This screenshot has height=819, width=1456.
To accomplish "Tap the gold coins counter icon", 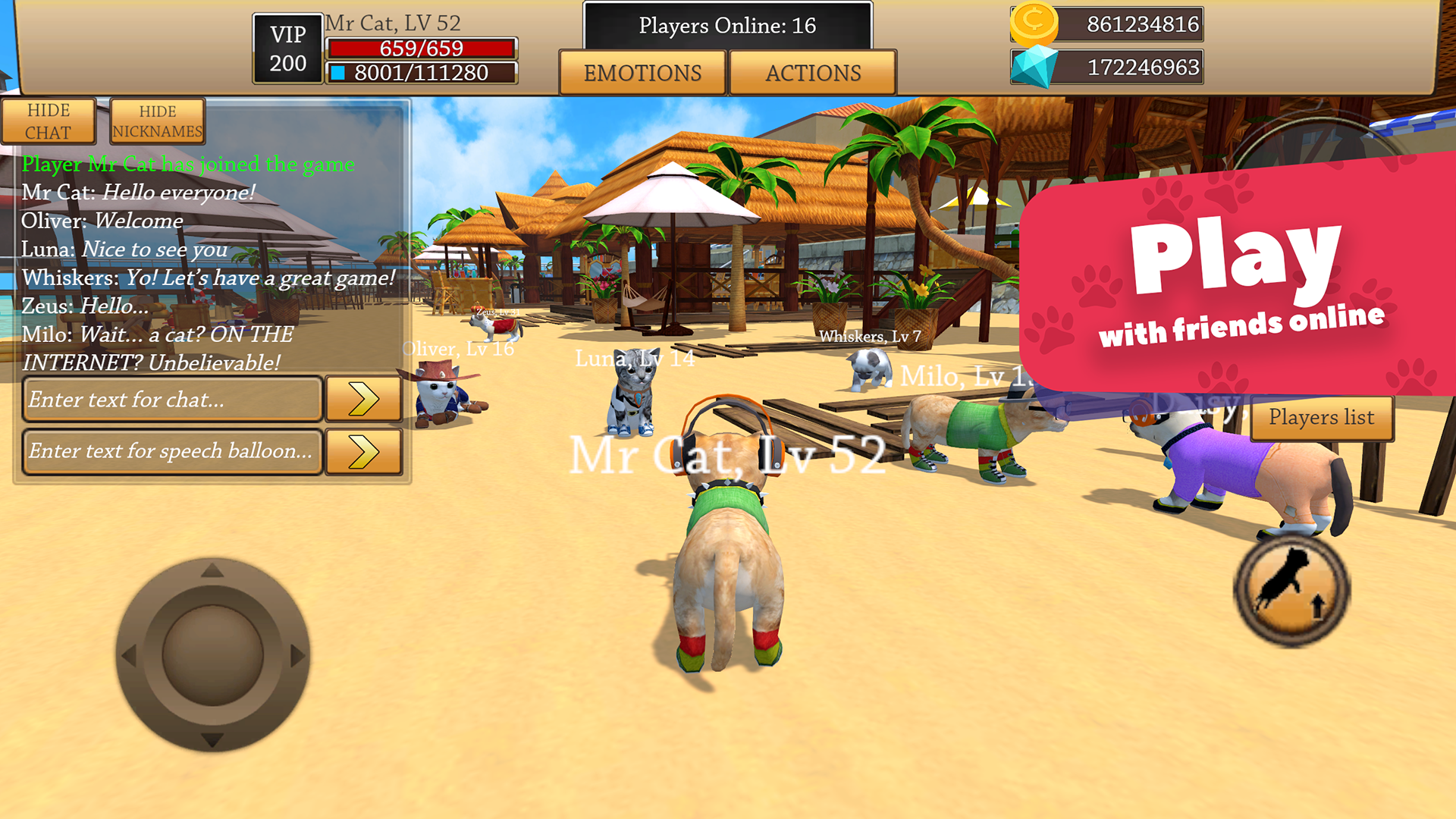I will (x=1035, y=24).
